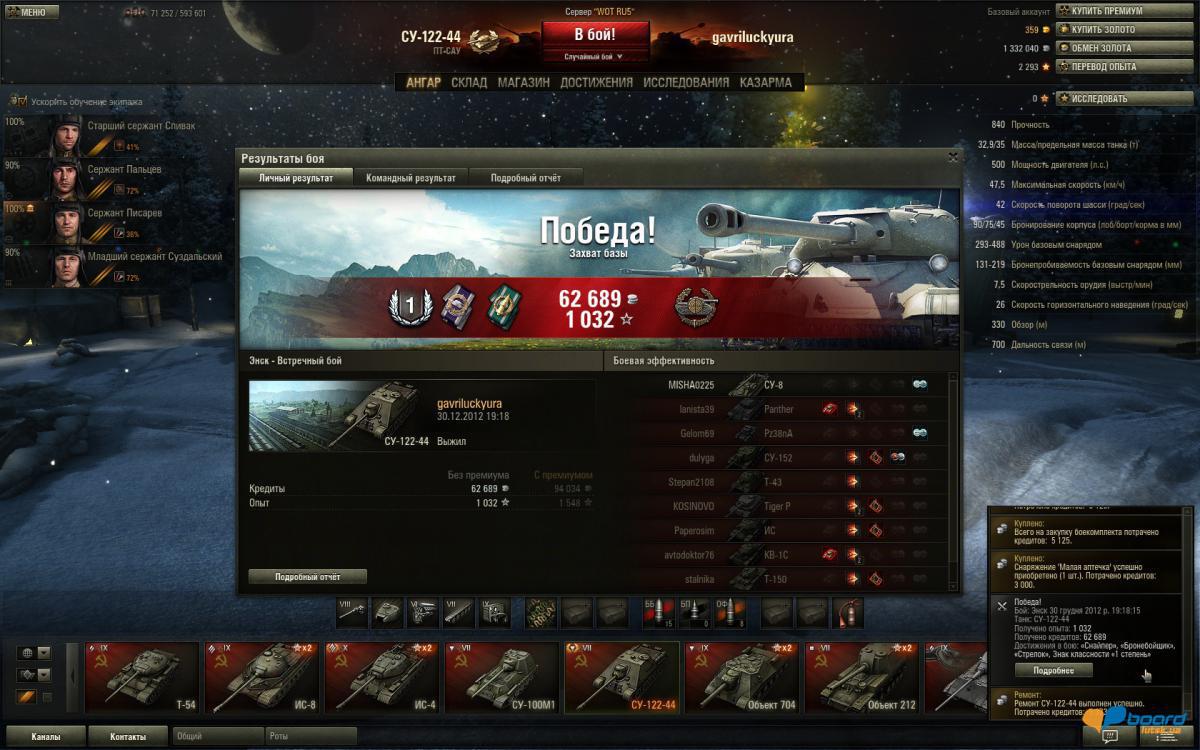Open the Подробный отчёт tab
Image resolution: width=1200 pixels, height=750 pixels.
click(x=525, y=178)
